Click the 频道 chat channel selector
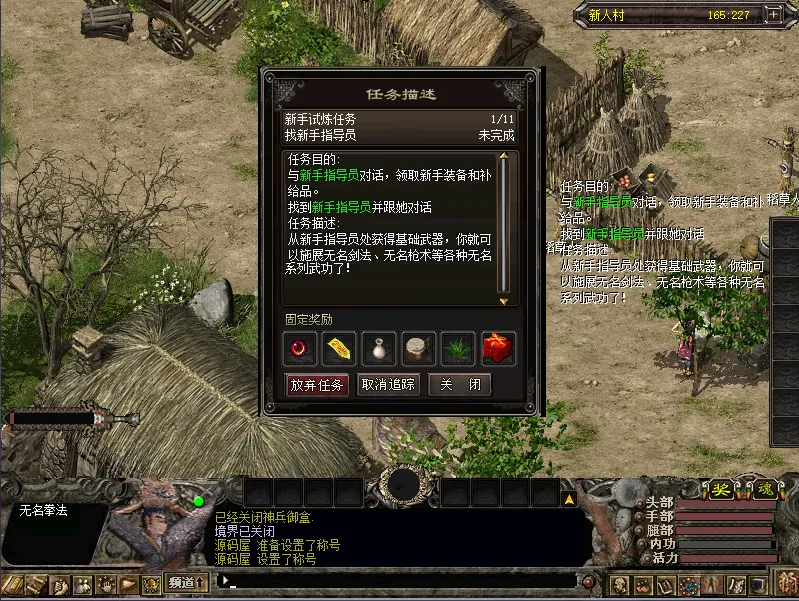The image size is (799, 601). pyautogui.click(x=186, y=581)
